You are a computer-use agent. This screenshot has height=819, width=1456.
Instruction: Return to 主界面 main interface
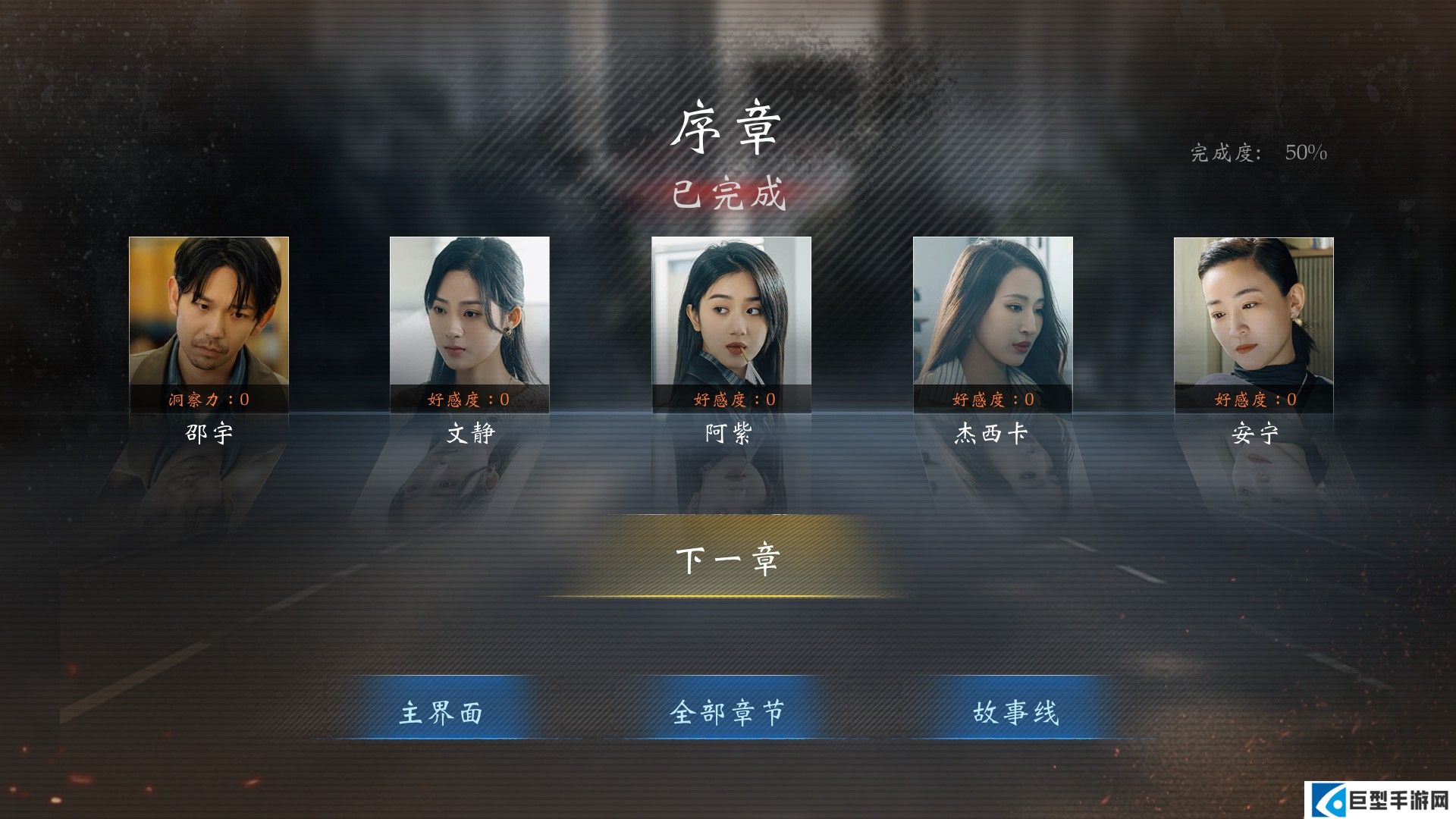[x=442, y=711]
